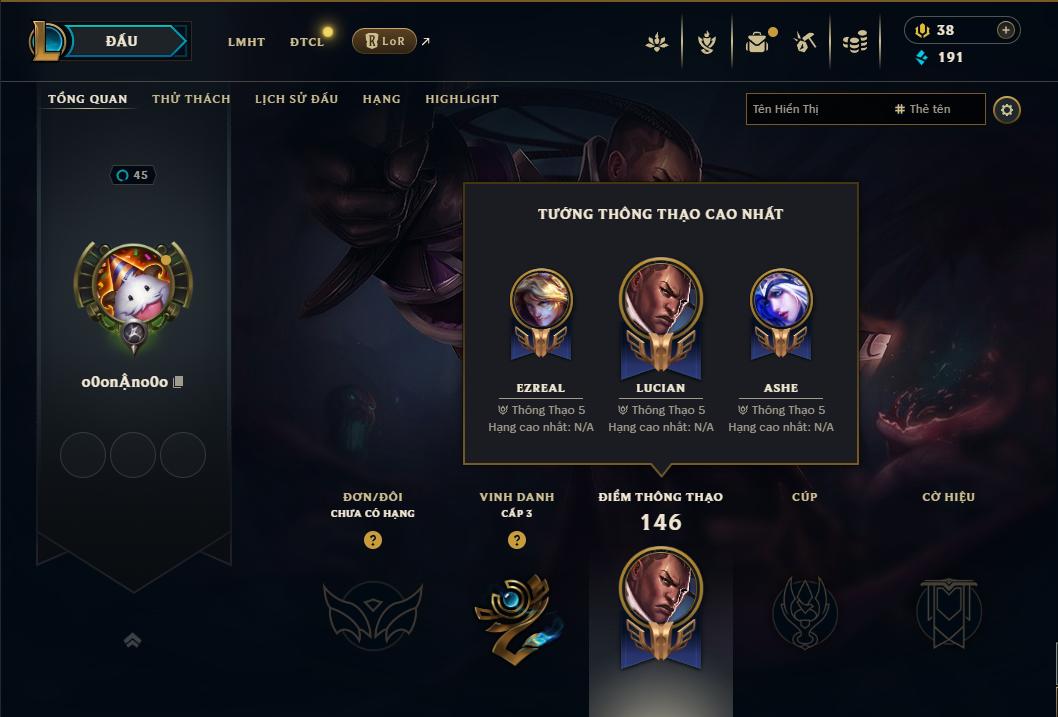Open the LMHT game tab
Viewport: 1058px width, 717px height.
(x=246, y=42)
